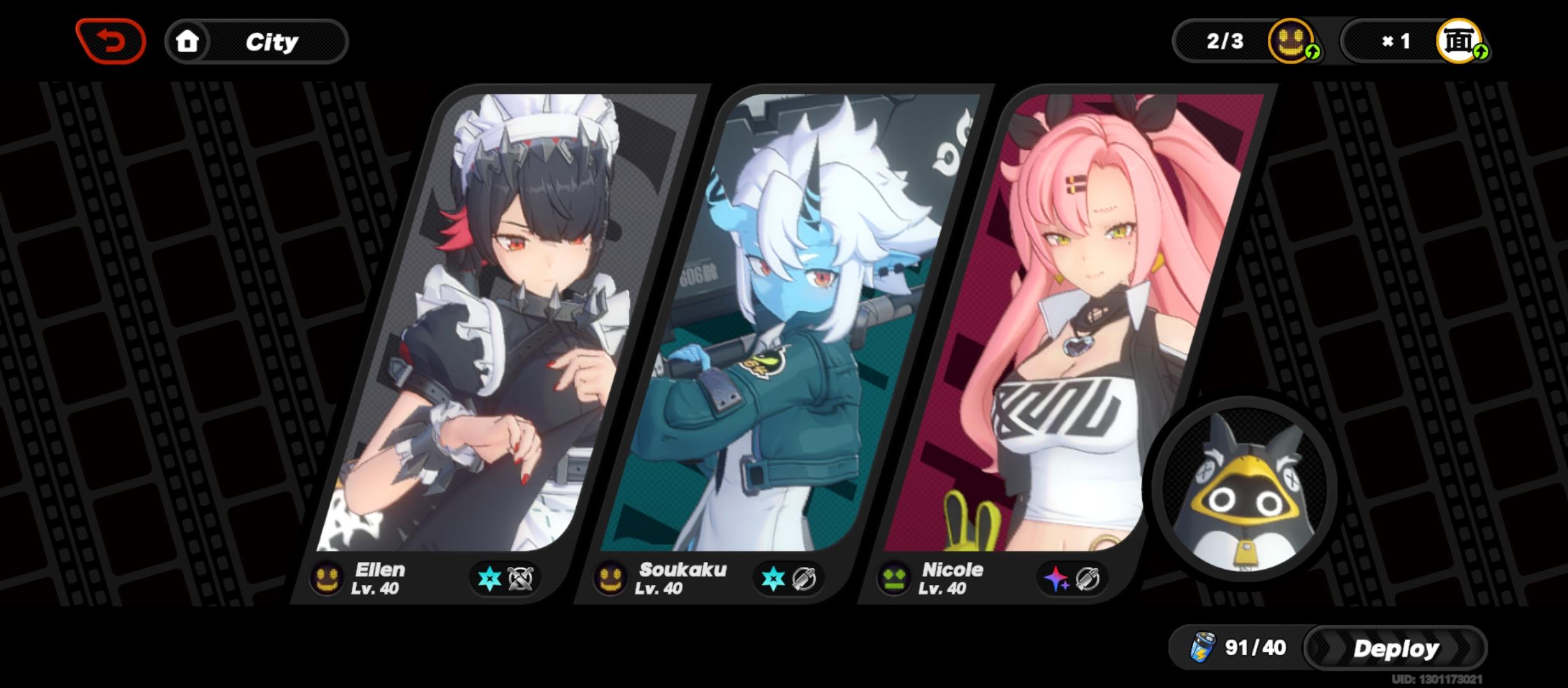Click the 2/3 counter display
Screen dimensions: 1568x688
1225,42
